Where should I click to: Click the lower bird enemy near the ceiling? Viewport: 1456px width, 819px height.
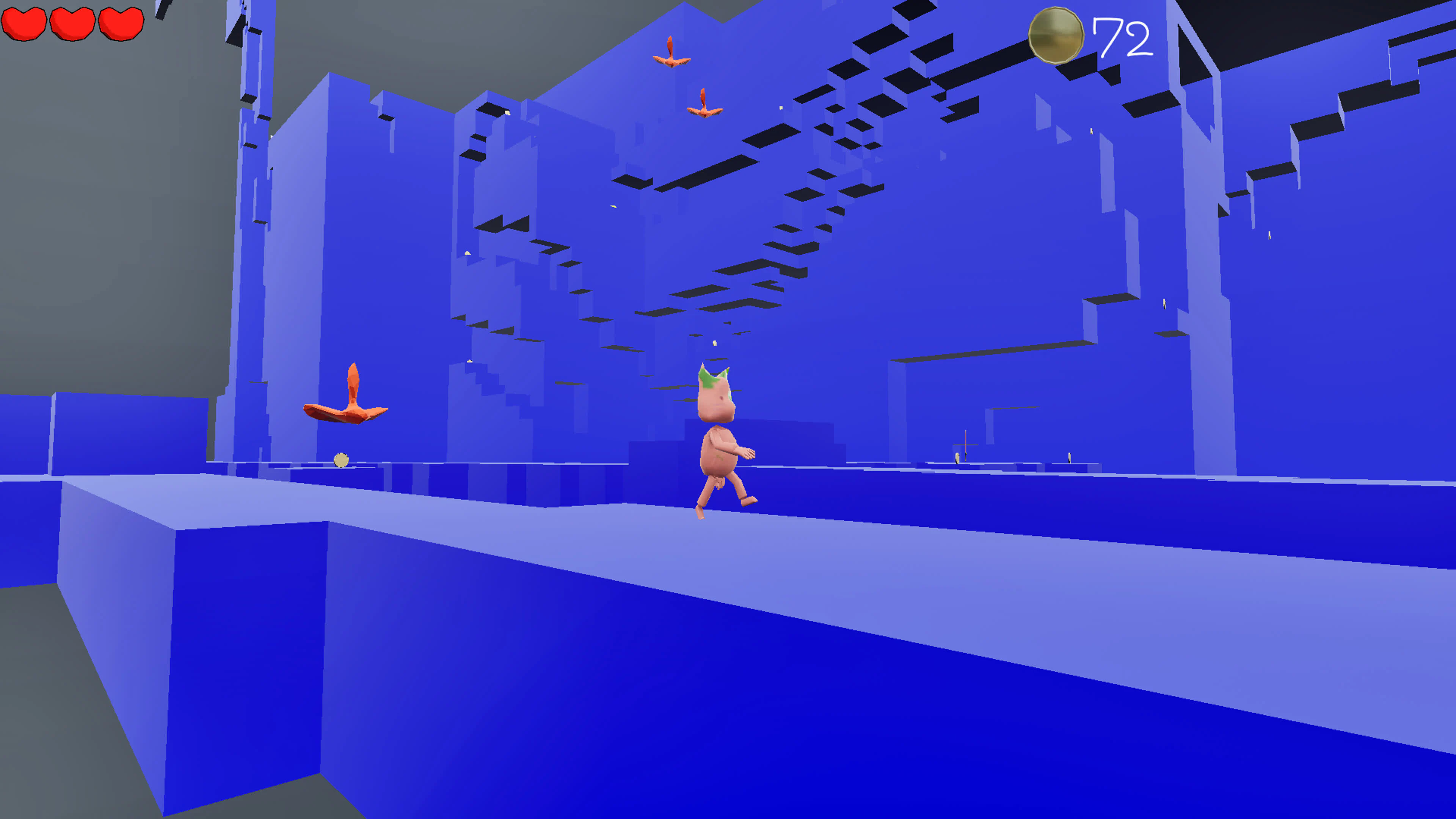click(x=704, y=105)
